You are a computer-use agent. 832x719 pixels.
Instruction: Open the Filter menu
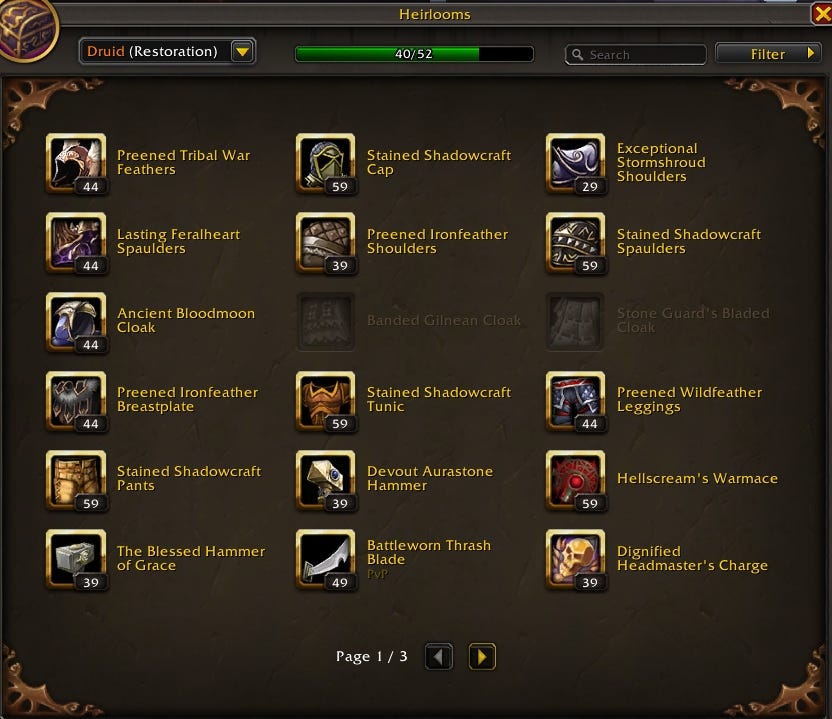point(768,54)
